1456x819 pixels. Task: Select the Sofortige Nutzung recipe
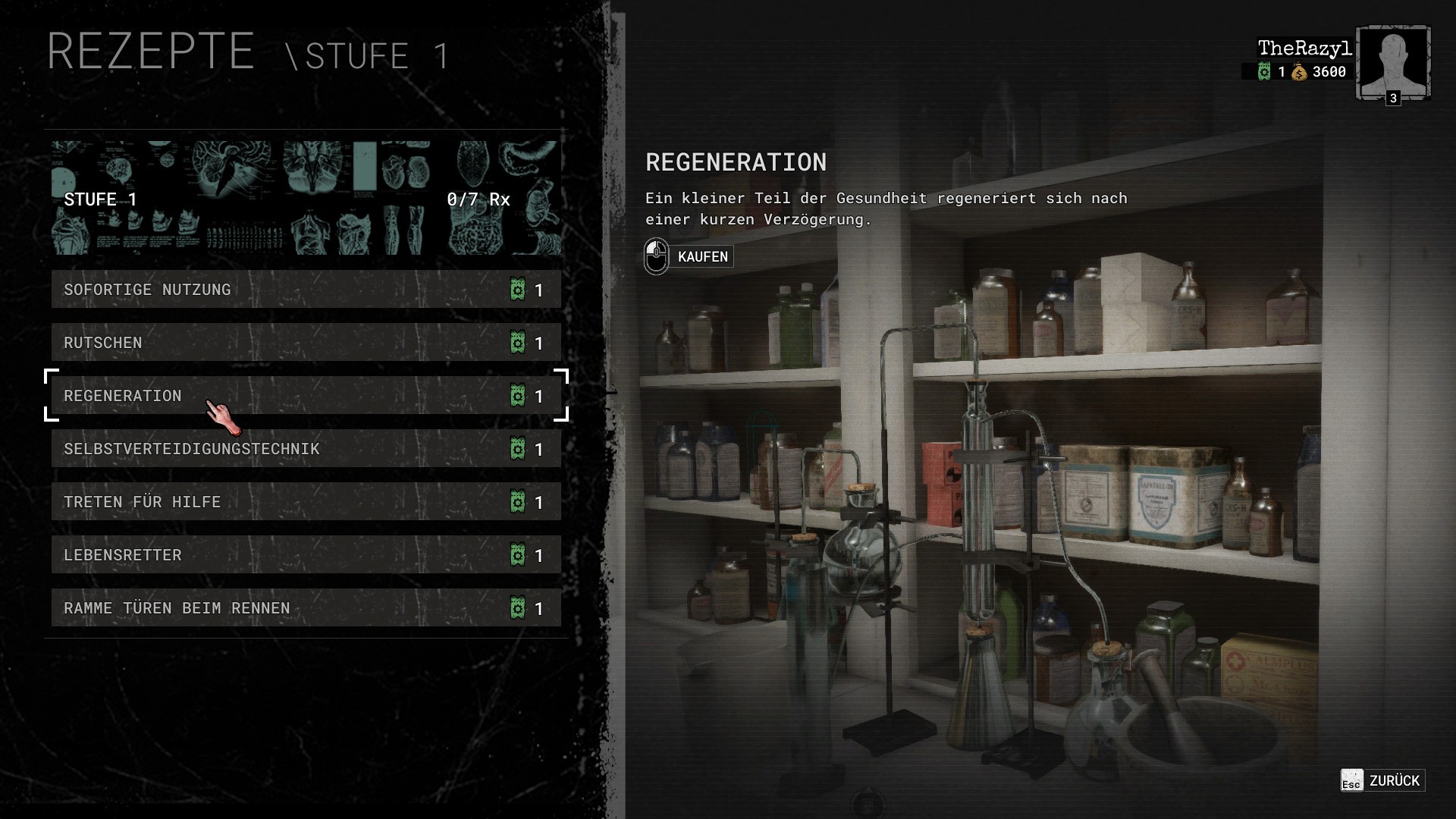(x=306, y=290)
